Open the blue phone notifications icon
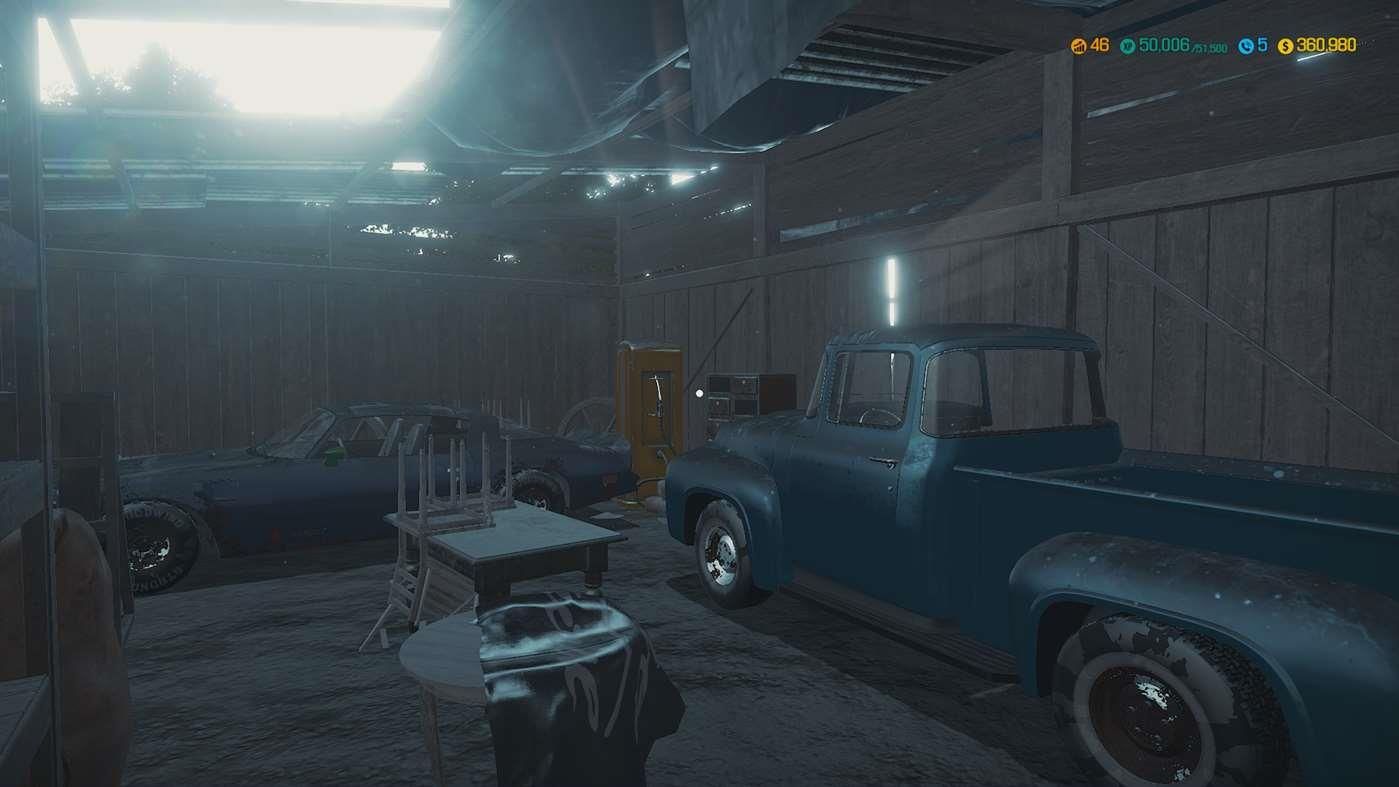The height and width of the screenshot is (787, 1399). [x=1248, y=45]
